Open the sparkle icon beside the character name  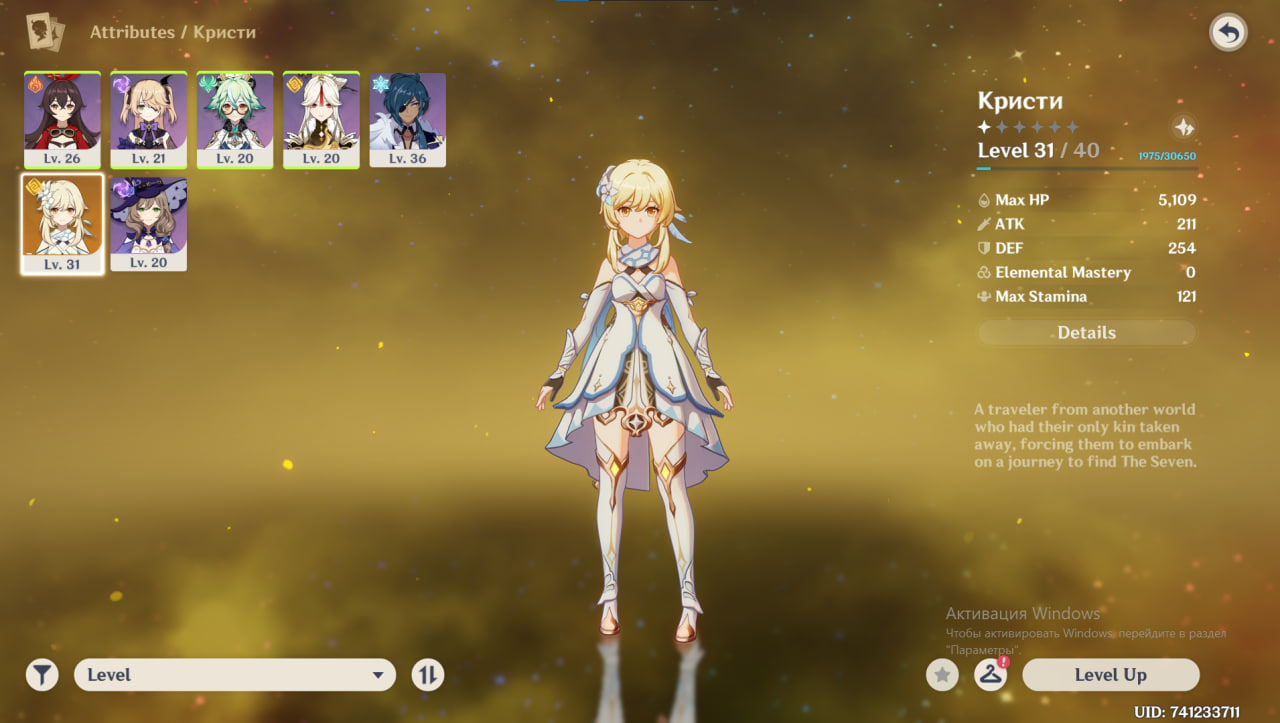click(1183, 128)
